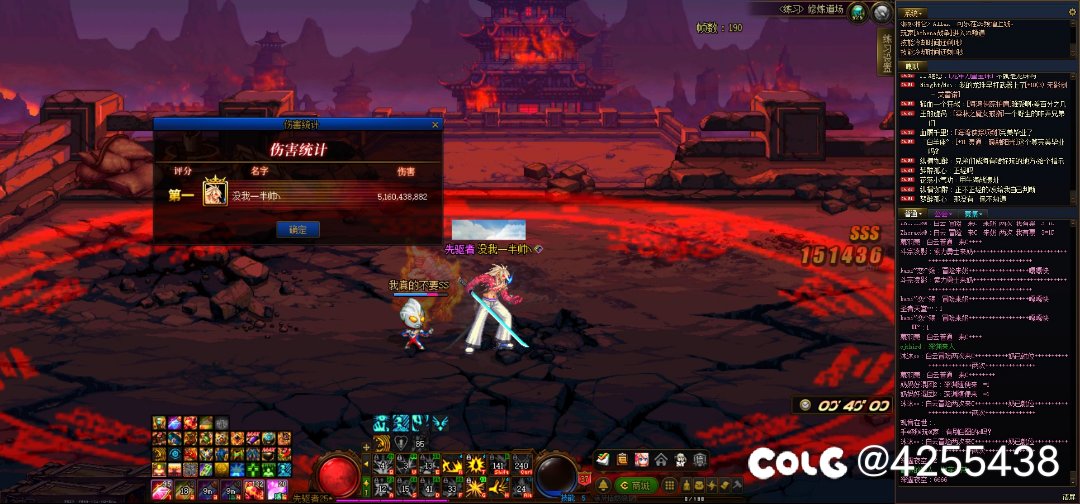Click the bell notification icon beside 商城
The height and width of the screenshot is (504, 1080).
603,484
